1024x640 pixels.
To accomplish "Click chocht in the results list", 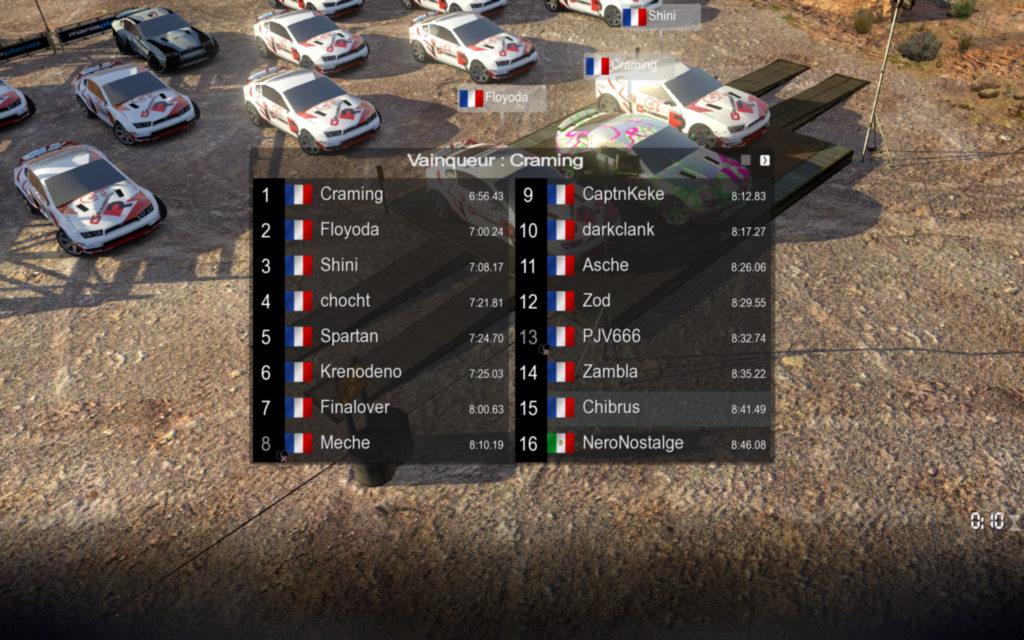I will coord(381,301).
